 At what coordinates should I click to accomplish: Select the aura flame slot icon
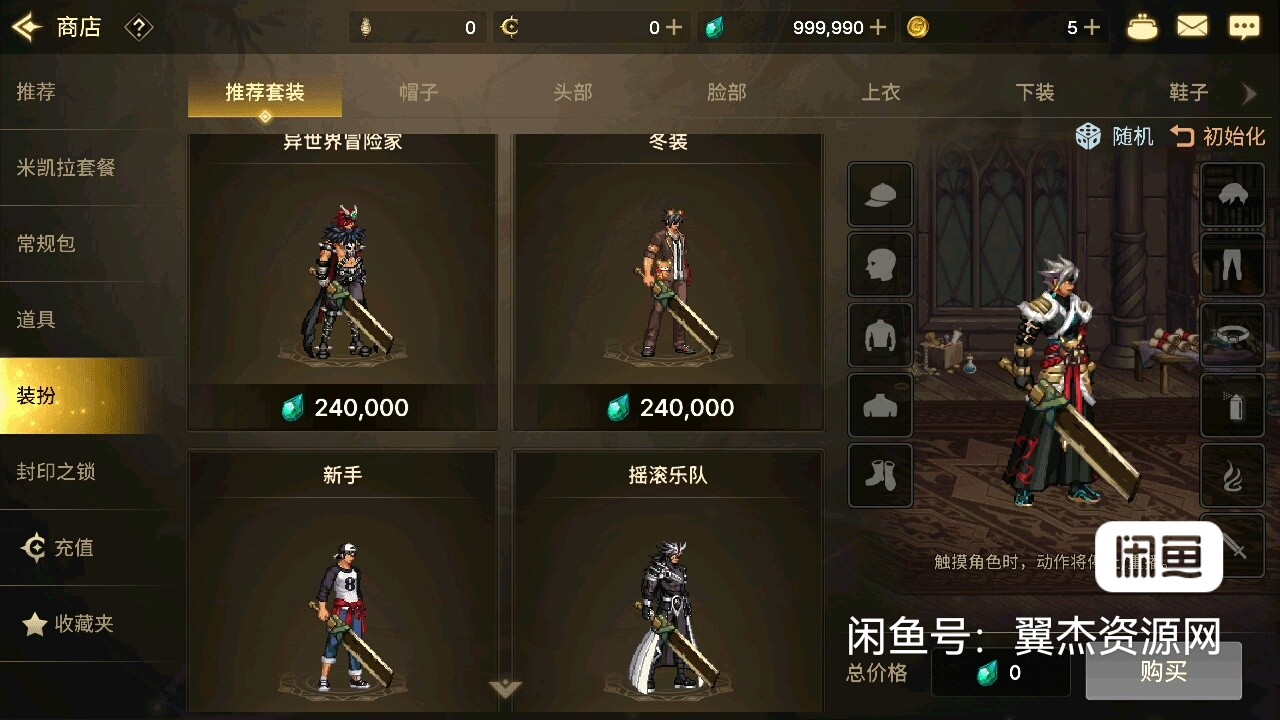(x=1232, y=475)
